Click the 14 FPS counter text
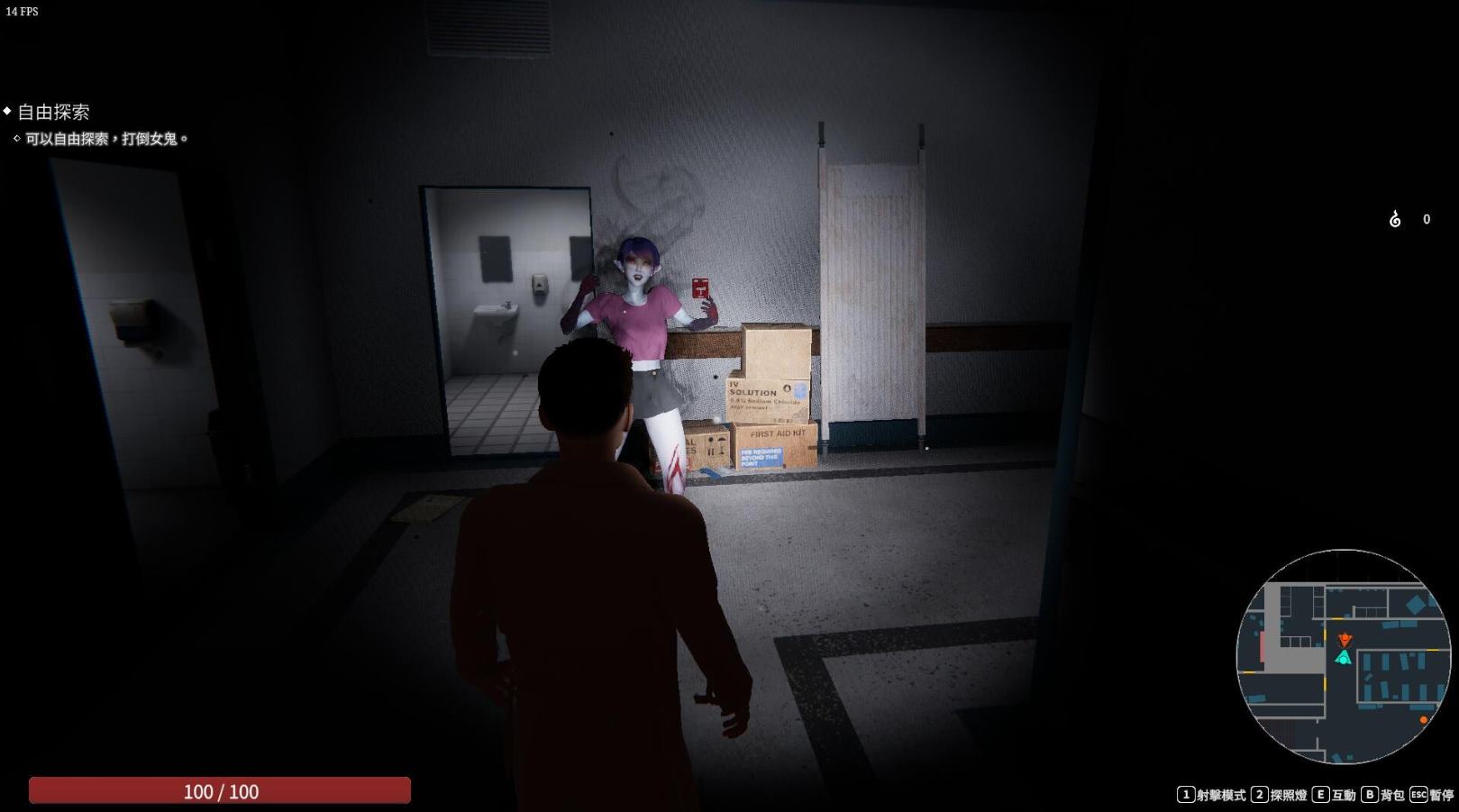The width and height of the screenshot is (1459, 812). coord(23,12)
